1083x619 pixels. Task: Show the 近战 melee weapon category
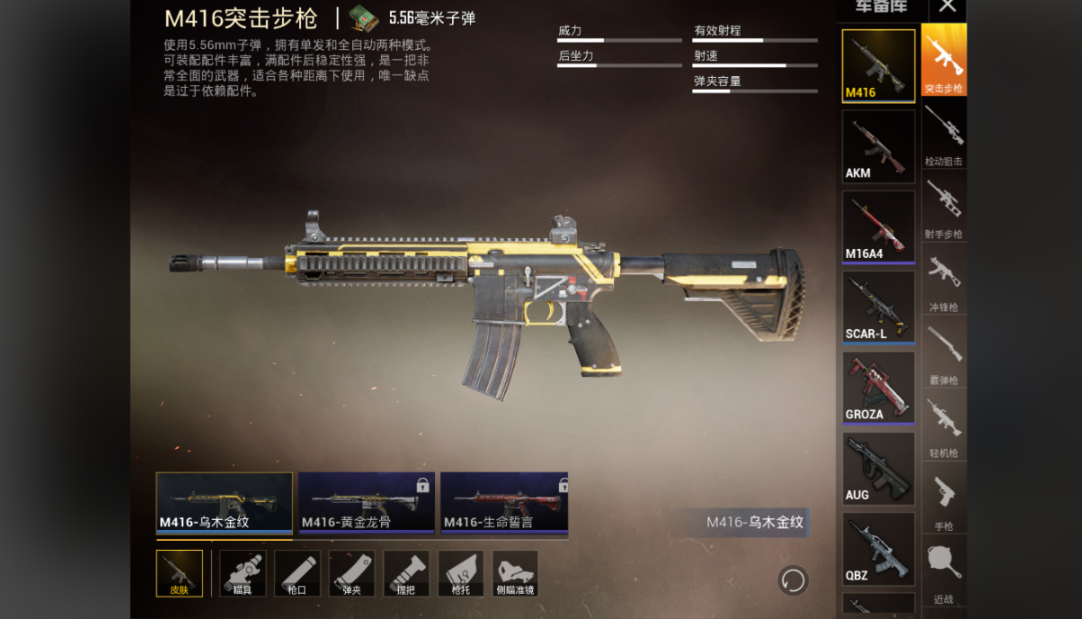coord(943,572)
